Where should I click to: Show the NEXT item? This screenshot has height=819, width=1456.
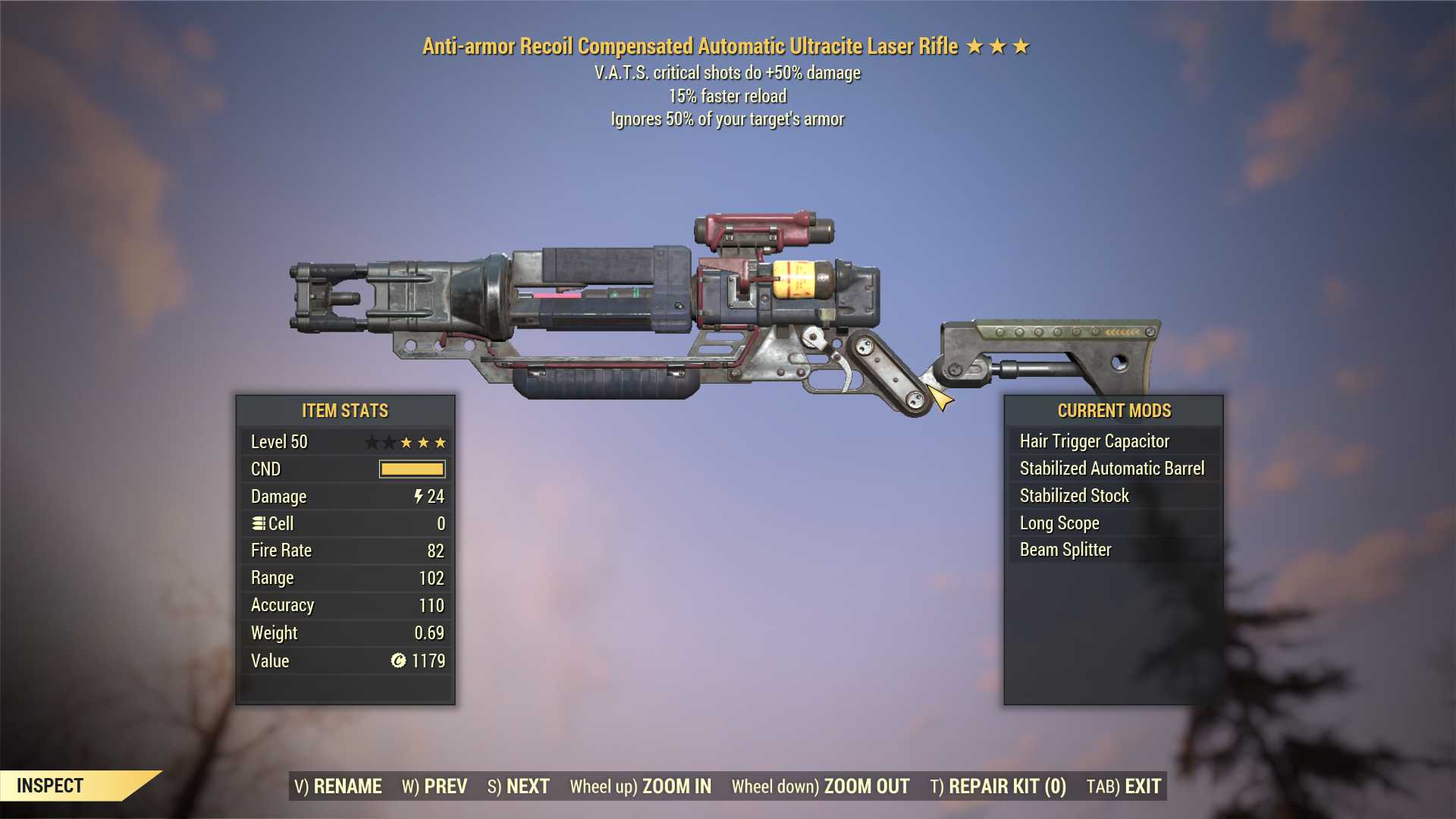point(519,786)
